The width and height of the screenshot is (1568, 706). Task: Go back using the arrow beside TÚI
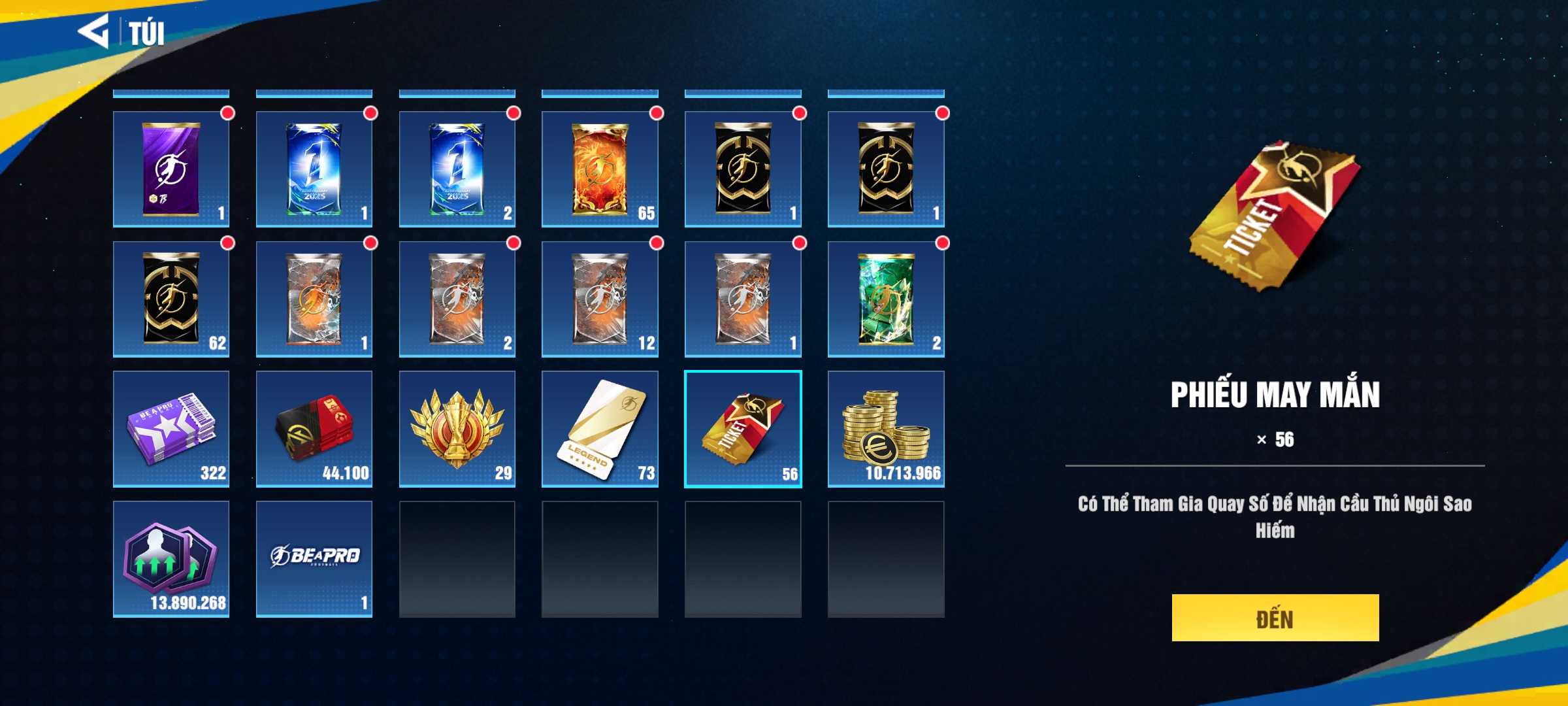(x=93, y=31)
